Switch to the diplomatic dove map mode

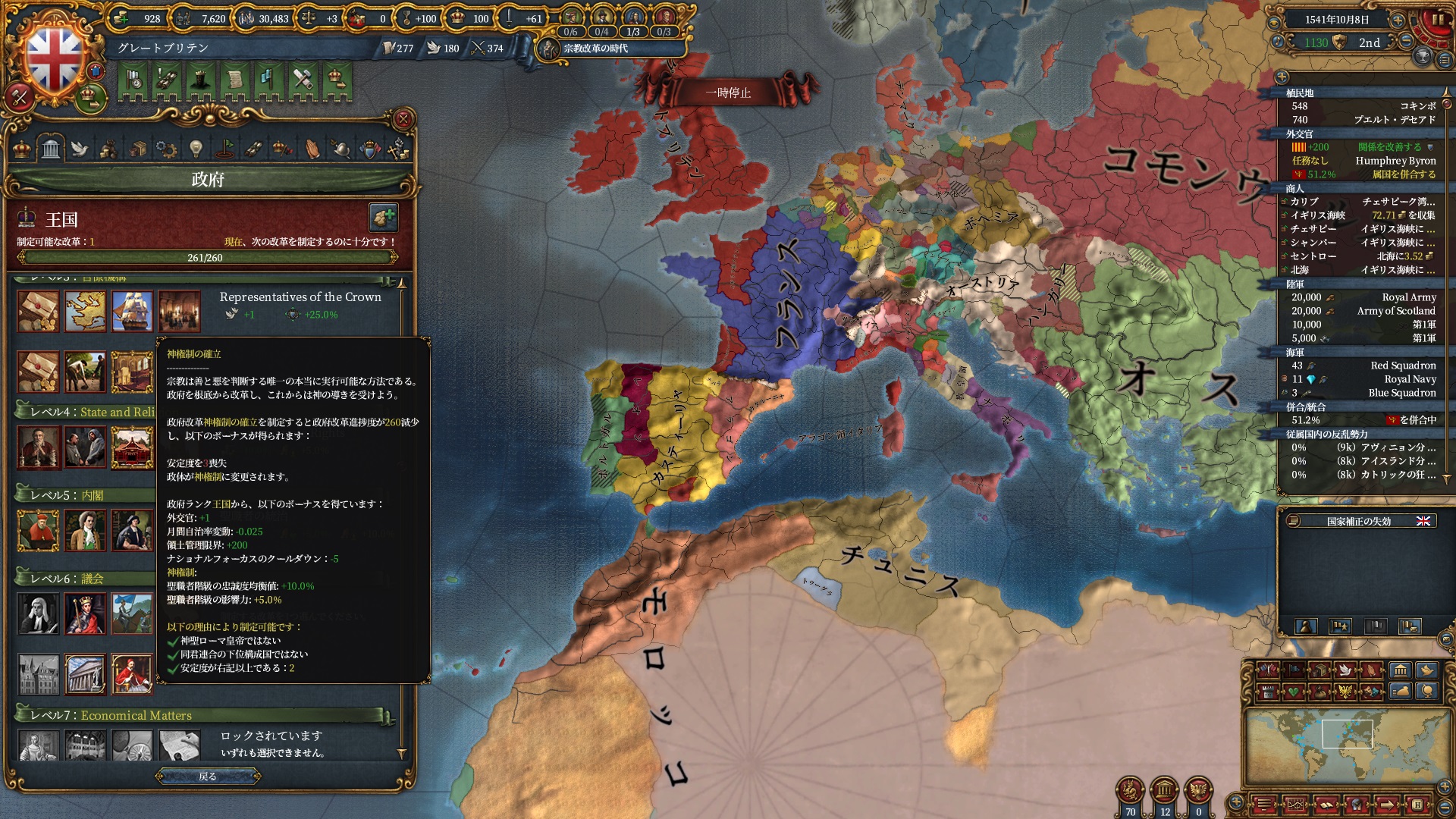pos(1346,670)
